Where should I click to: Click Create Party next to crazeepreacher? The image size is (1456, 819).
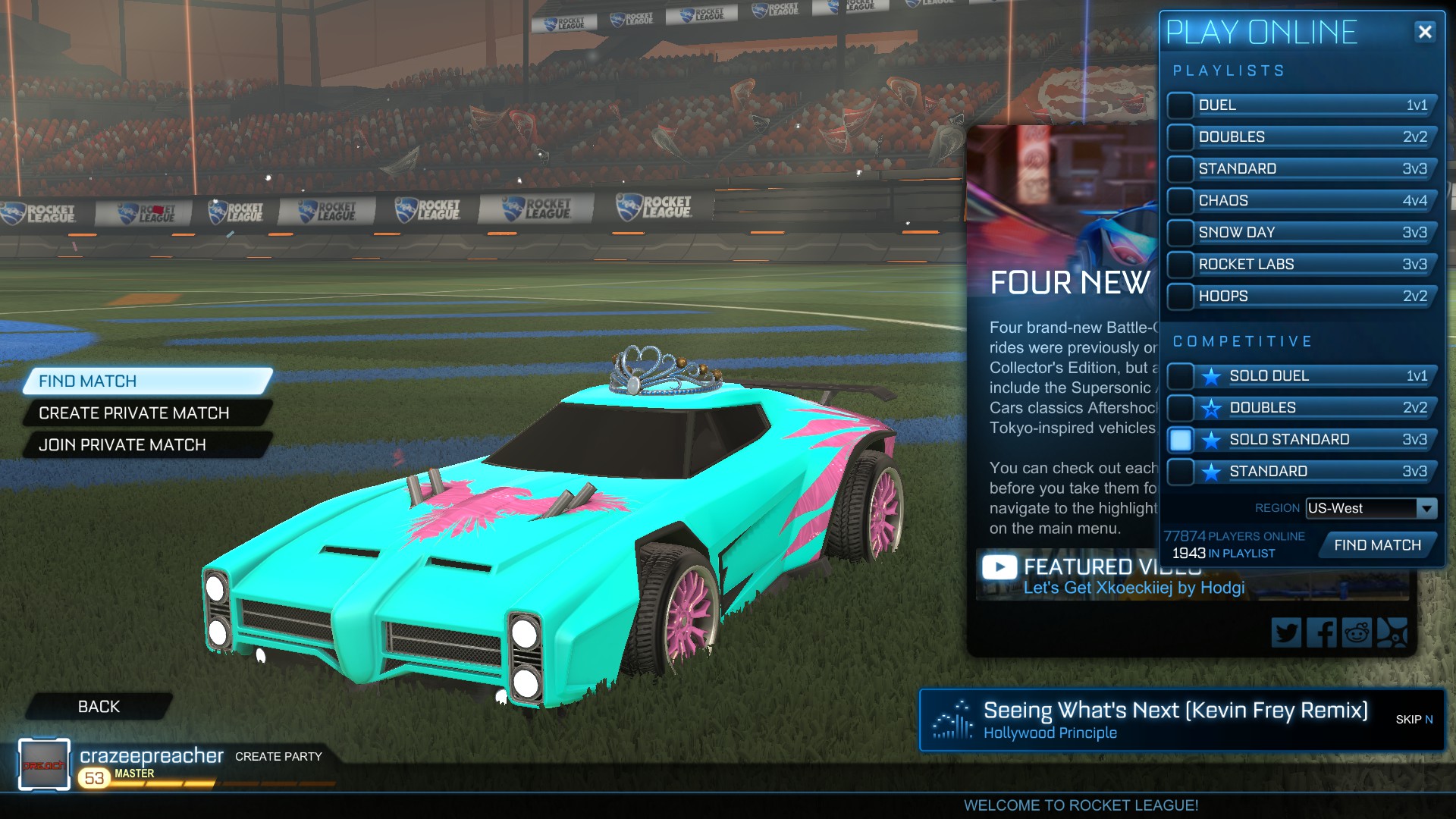tap(278, 756)
